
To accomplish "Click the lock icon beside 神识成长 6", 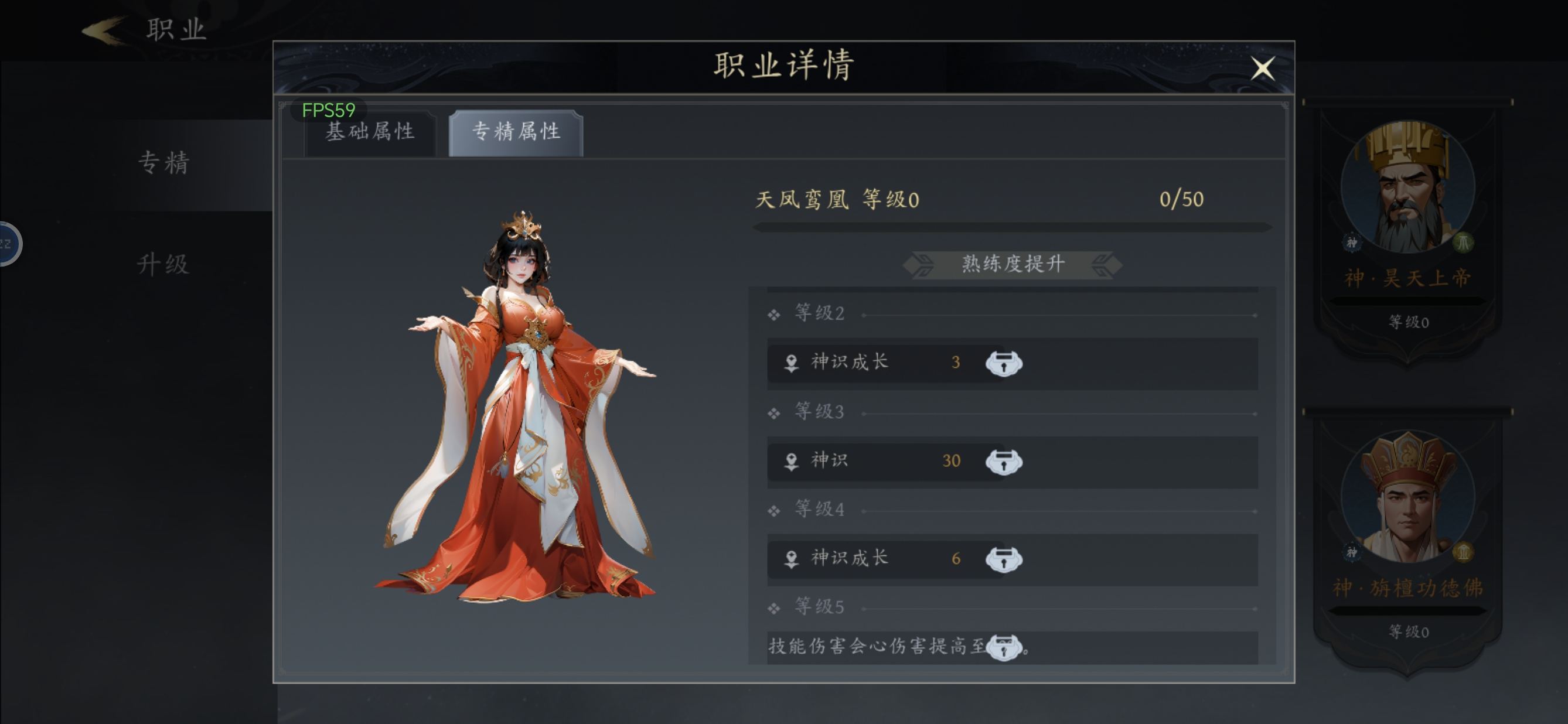I will point(1005,559).
